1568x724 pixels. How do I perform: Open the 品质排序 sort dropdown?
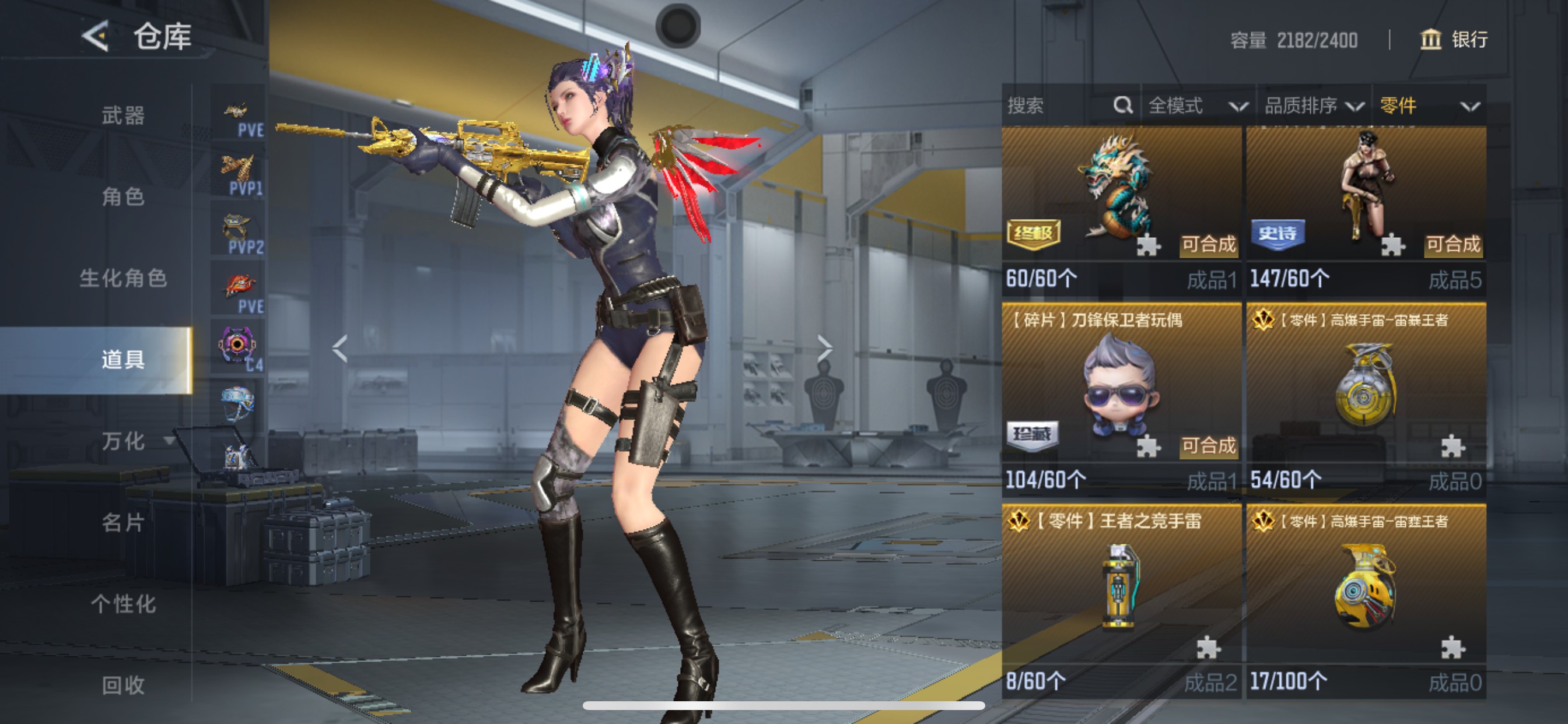pos(1313,106)
